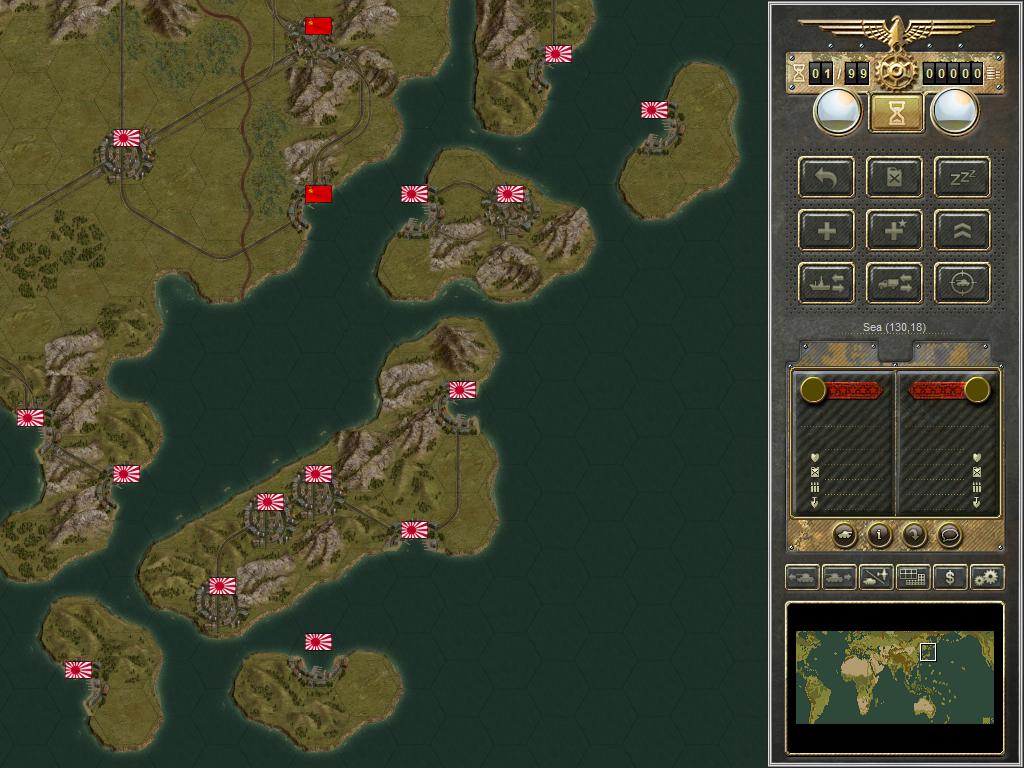Upgrade unit with the double chevron button

coord(962,231)
